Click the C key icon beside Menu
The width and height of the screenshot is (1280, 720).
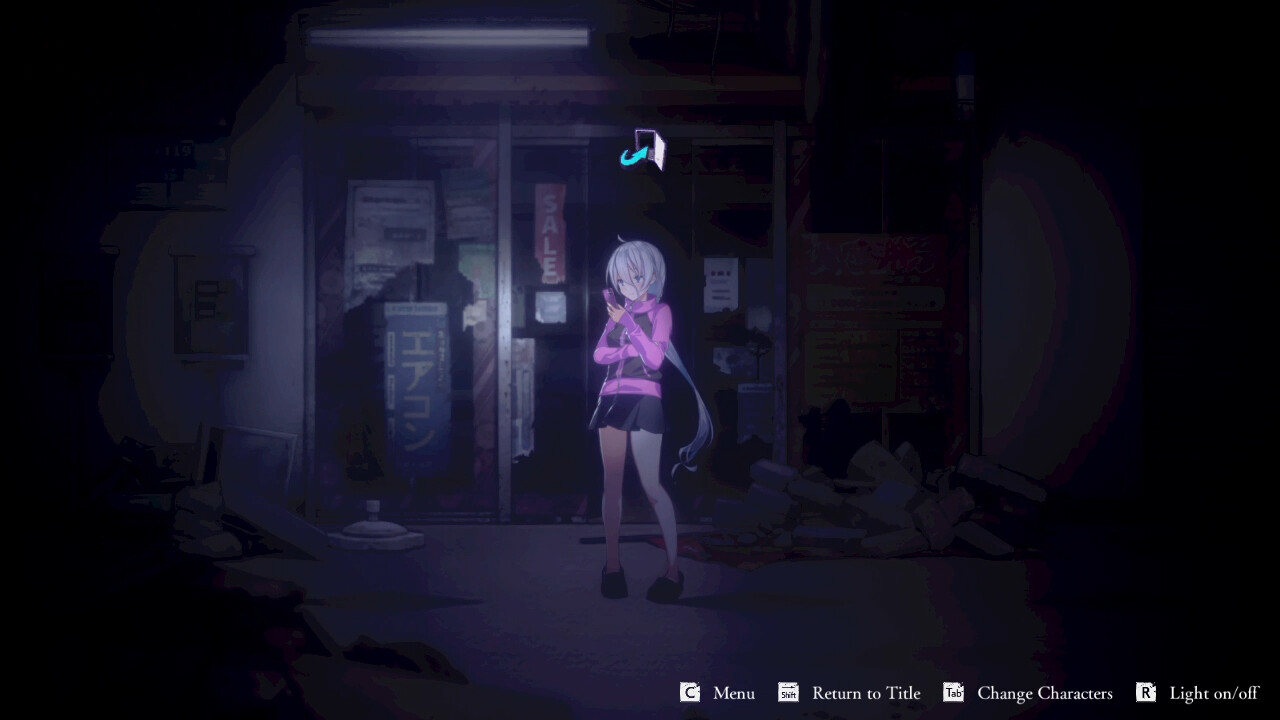(688, 692)
